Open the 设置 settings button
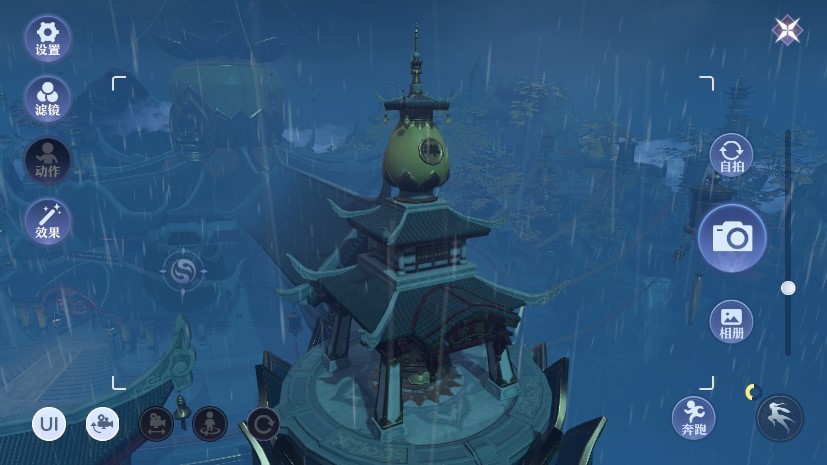The width and height of the screenshot is (827, 465). (x=47, y=36)
